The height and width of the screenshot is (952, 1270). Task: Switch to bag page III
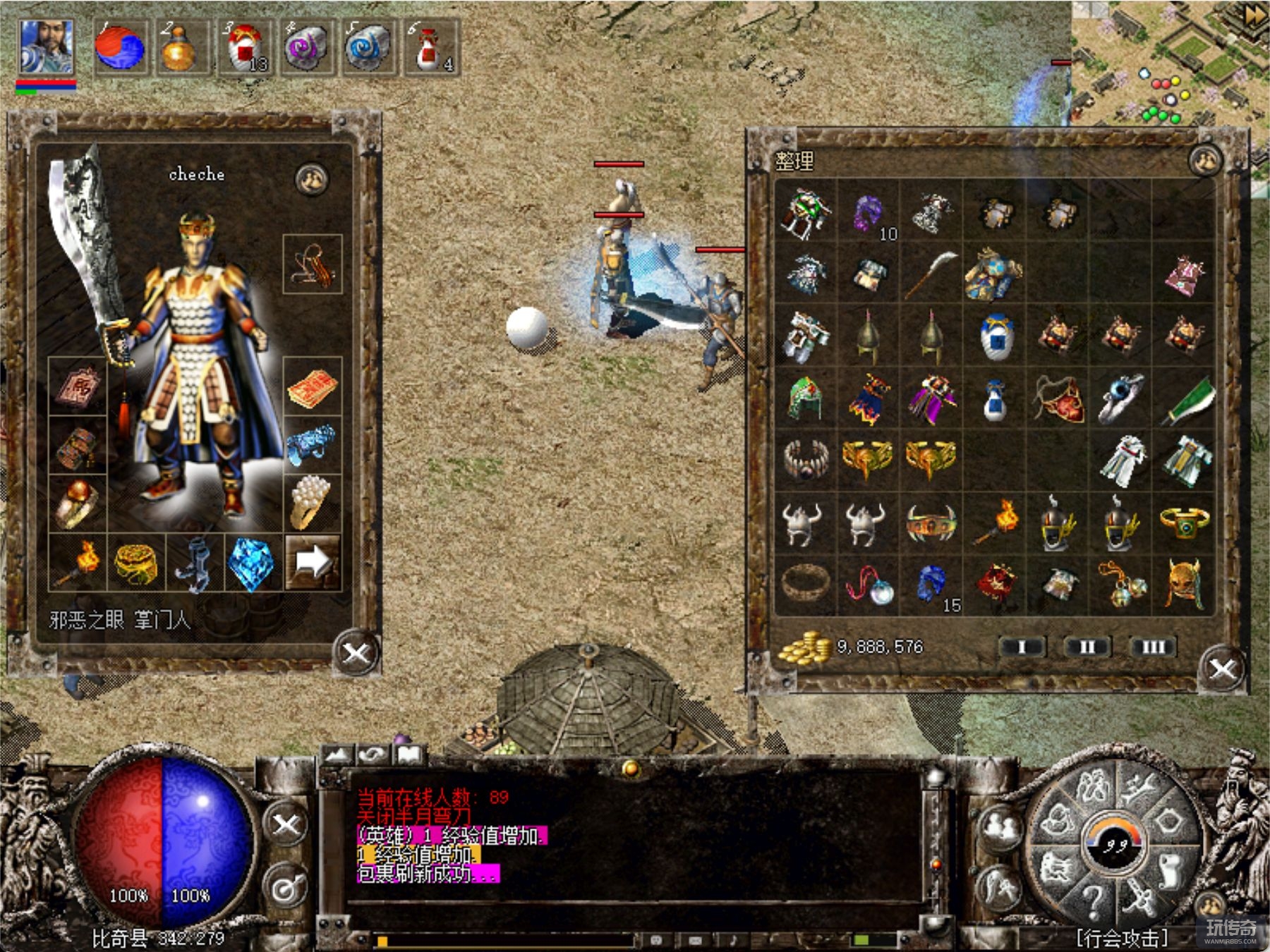[1153, 647]
